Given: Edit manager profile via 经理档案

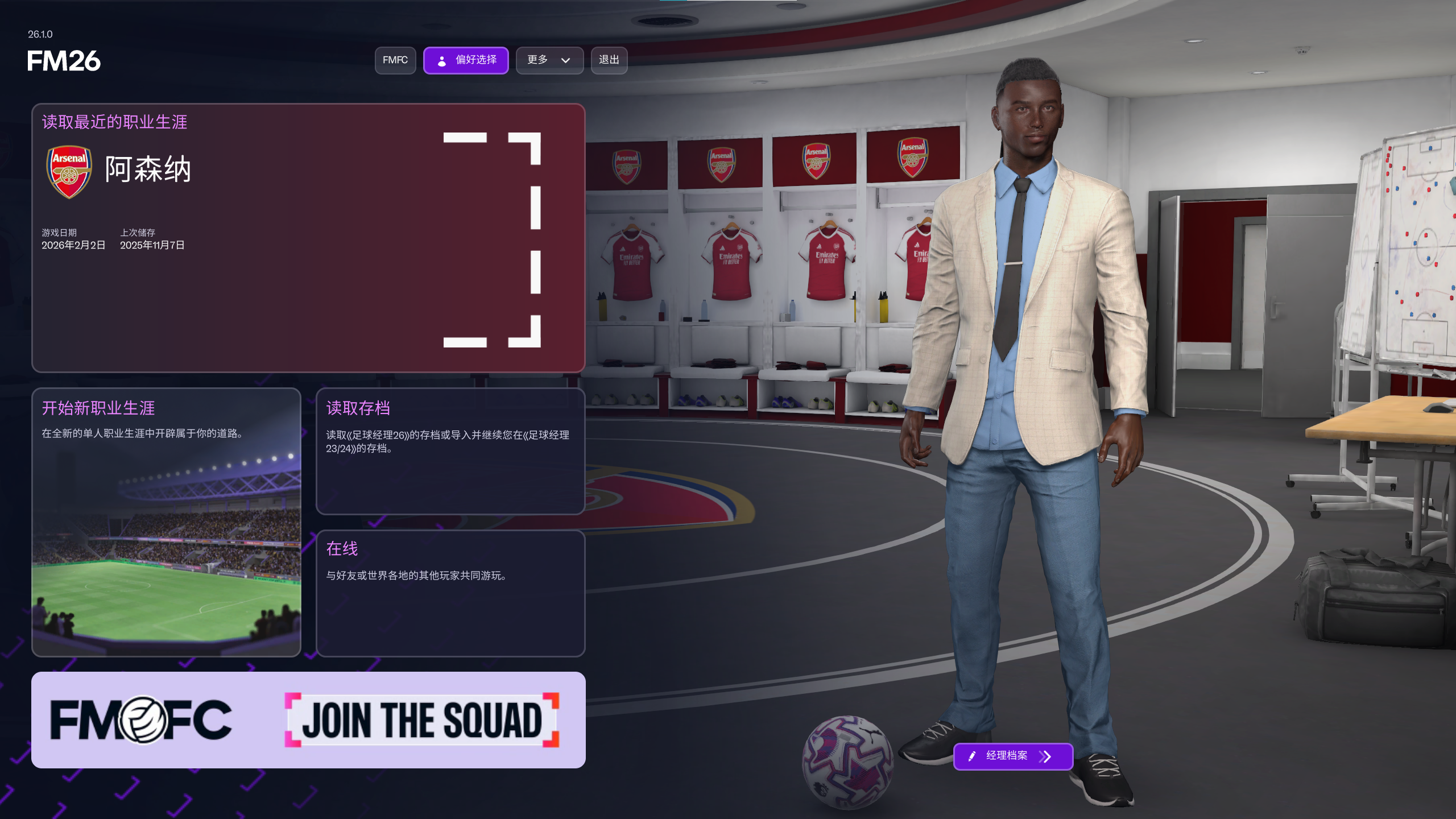Looking at the screenshot, I should pos(1013,756).
